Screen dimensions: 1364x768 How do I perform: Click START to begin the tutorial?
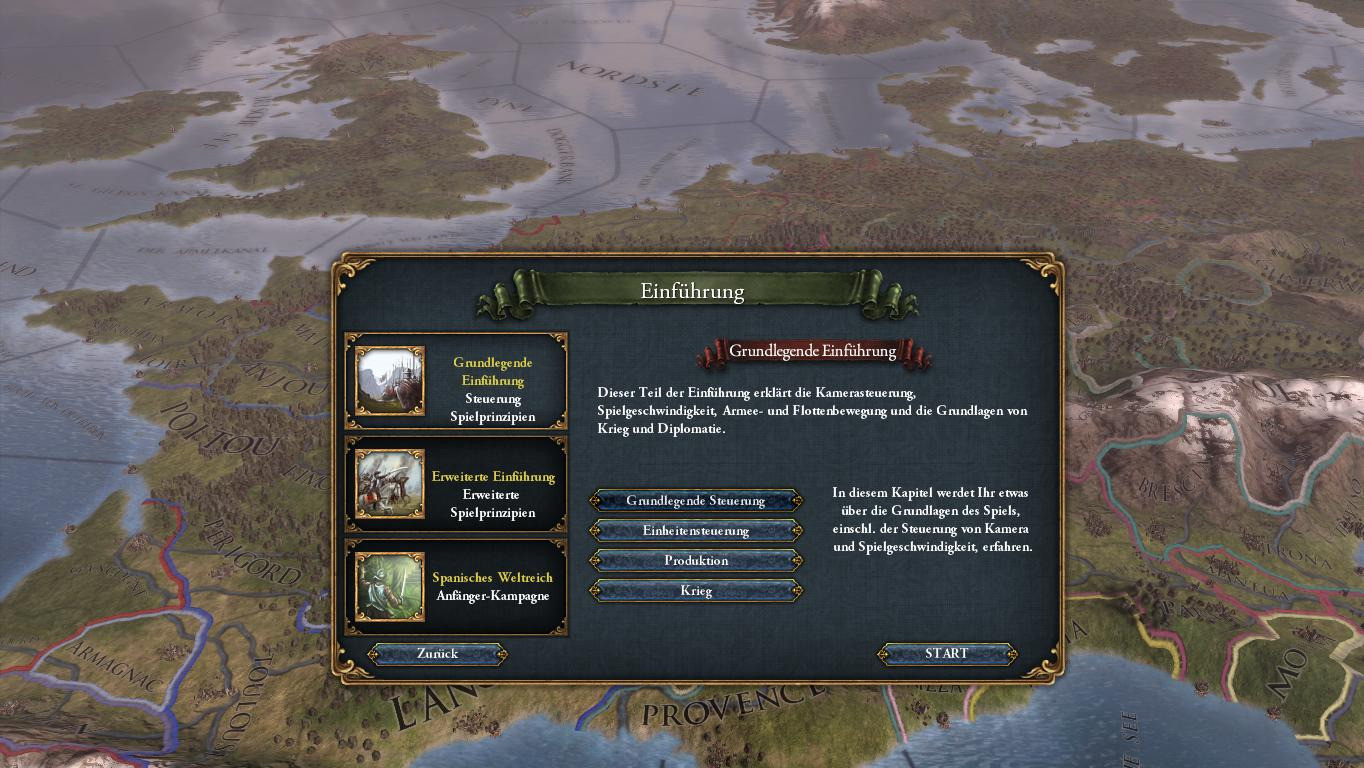[x=946, y=654]
